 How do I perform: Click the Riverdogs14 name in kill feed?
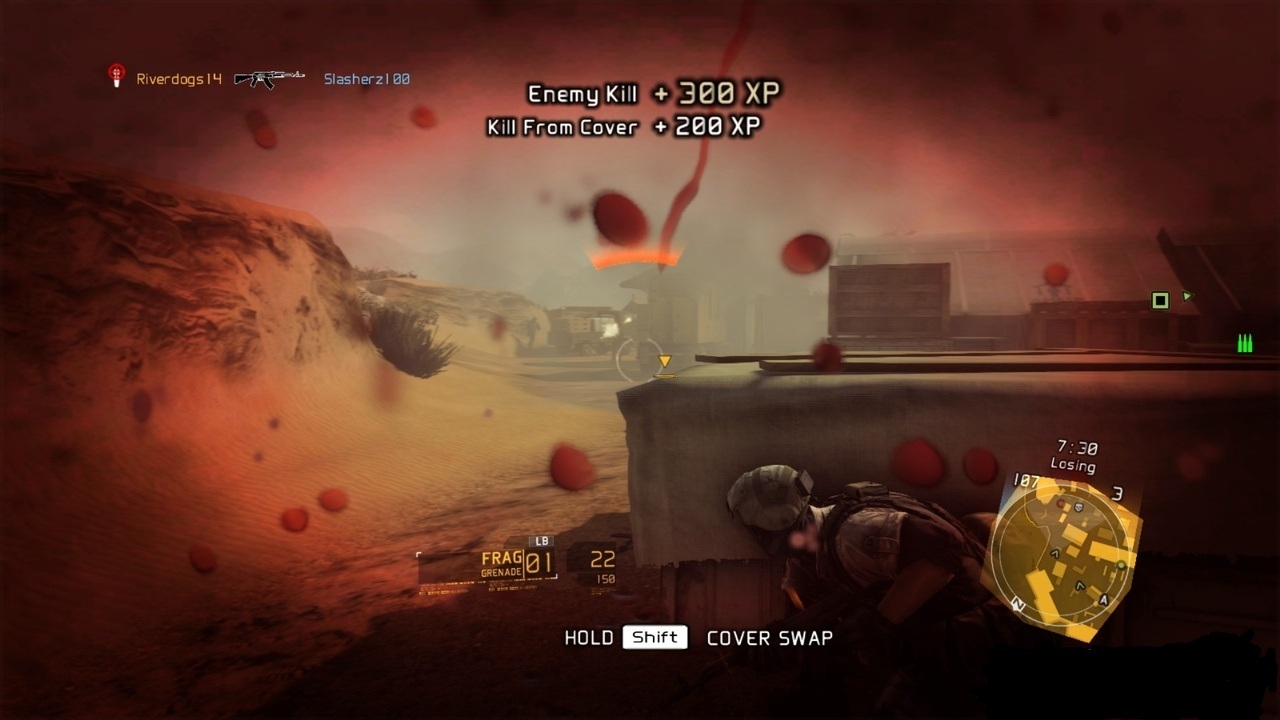(179, 79)
